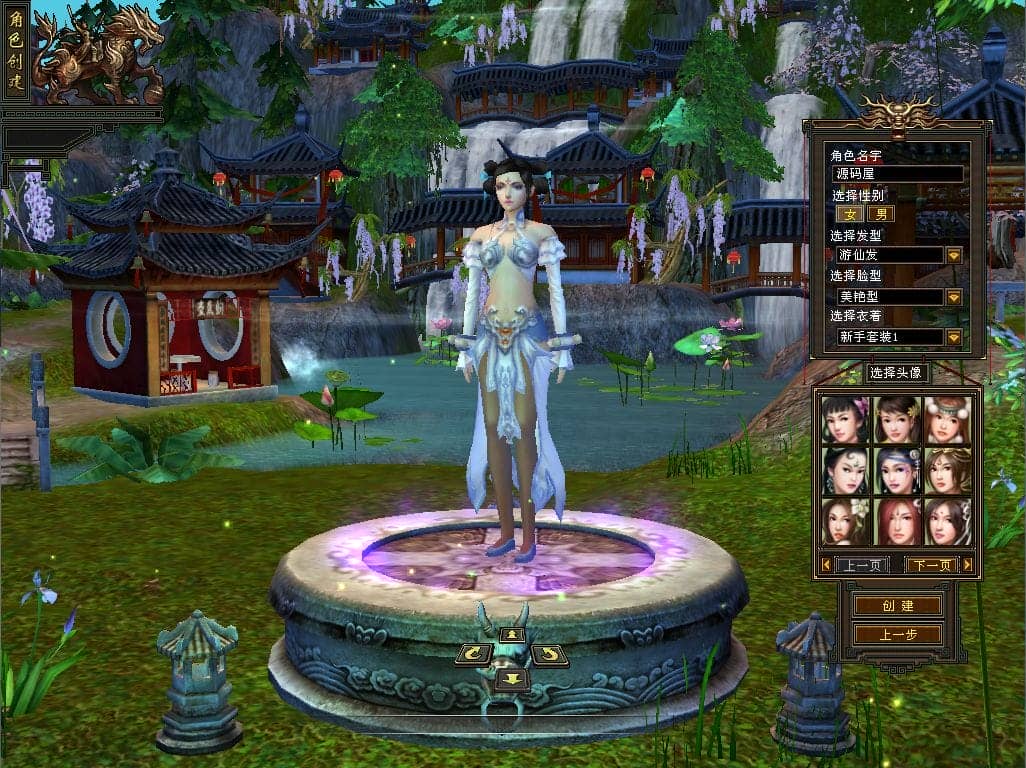Go to next portrait page 下一页
The image size is (1026, 768).
[x=931, y=565]
